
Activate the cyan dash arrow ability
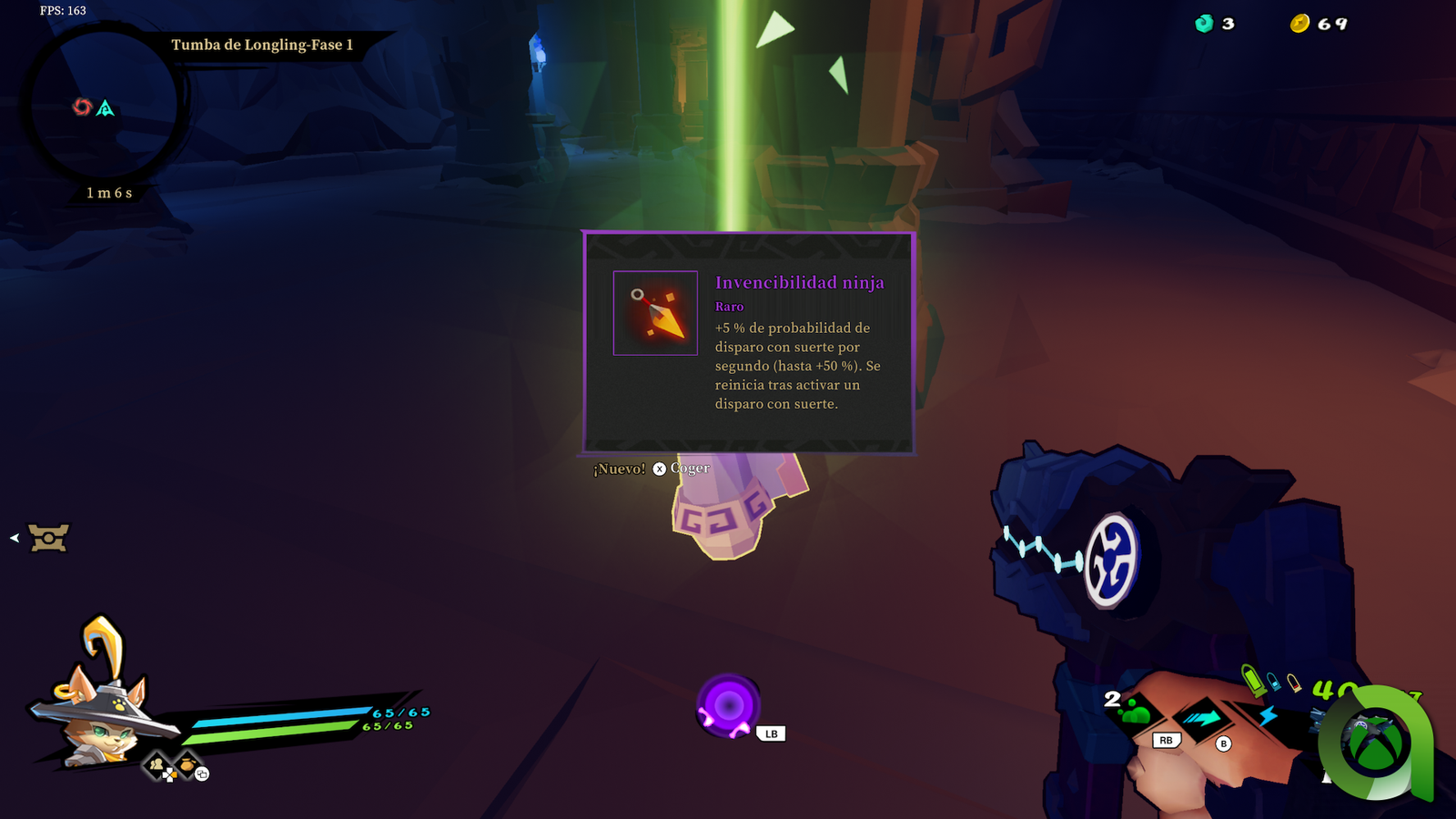click(1201, 719)
